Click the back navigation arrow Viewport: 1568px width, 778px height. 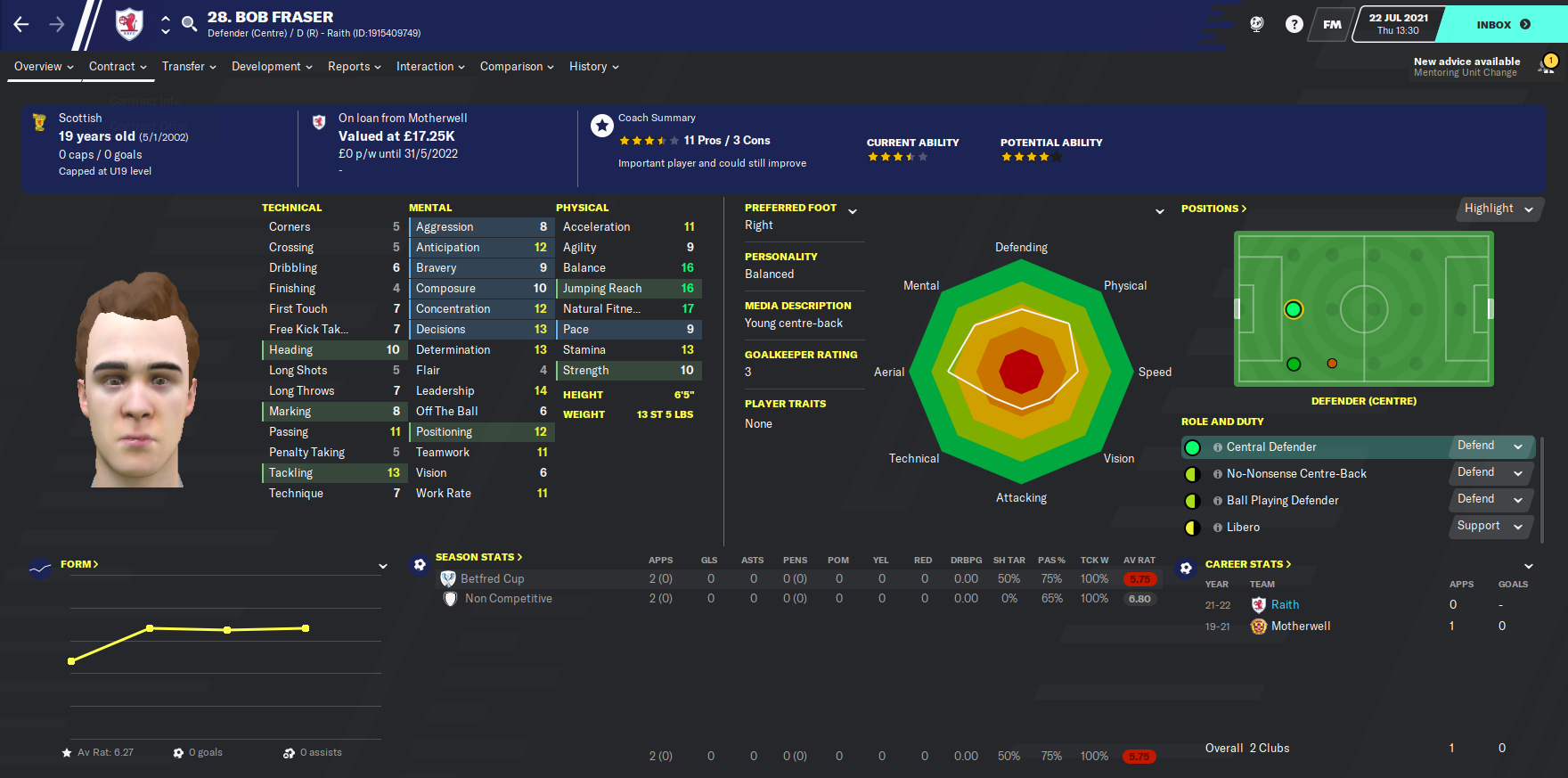pyautogui.click(x=20, y=25)
